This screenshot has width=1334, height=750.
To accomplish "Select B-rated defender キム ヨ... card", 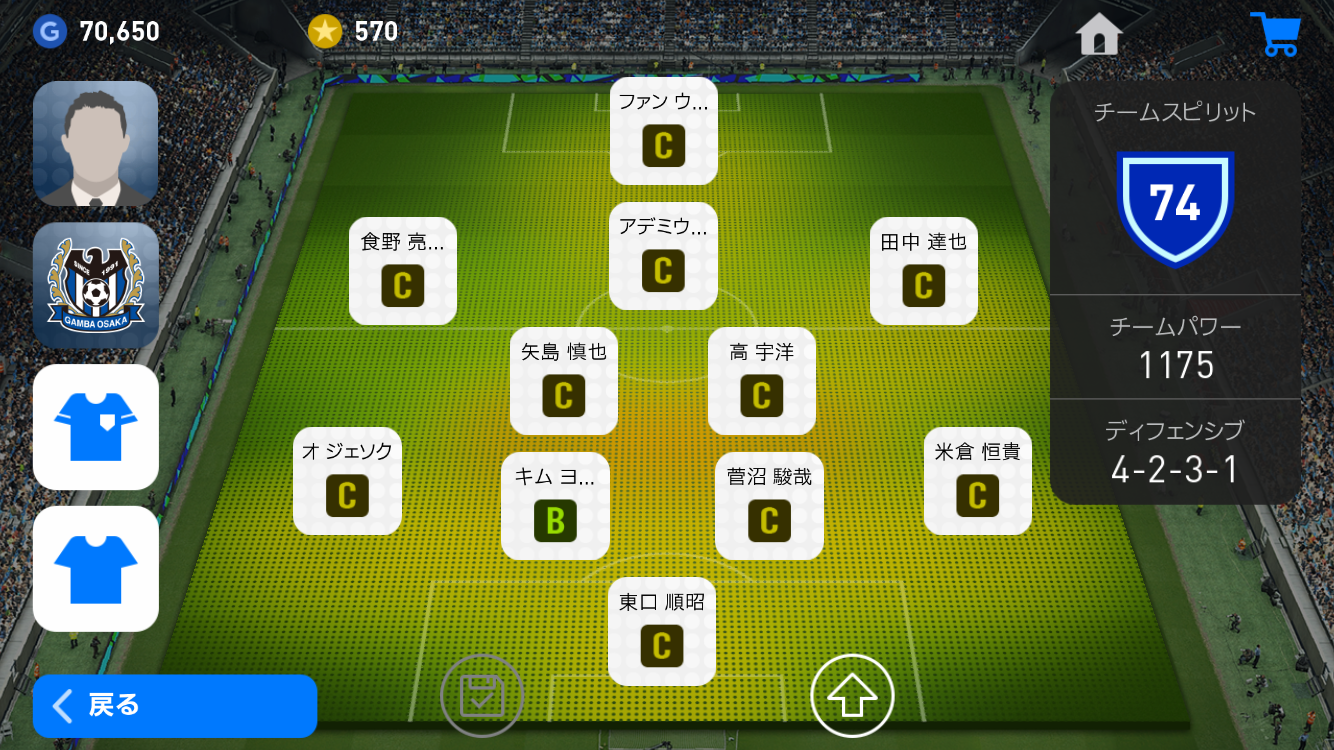I will click(x=555, y=506).
